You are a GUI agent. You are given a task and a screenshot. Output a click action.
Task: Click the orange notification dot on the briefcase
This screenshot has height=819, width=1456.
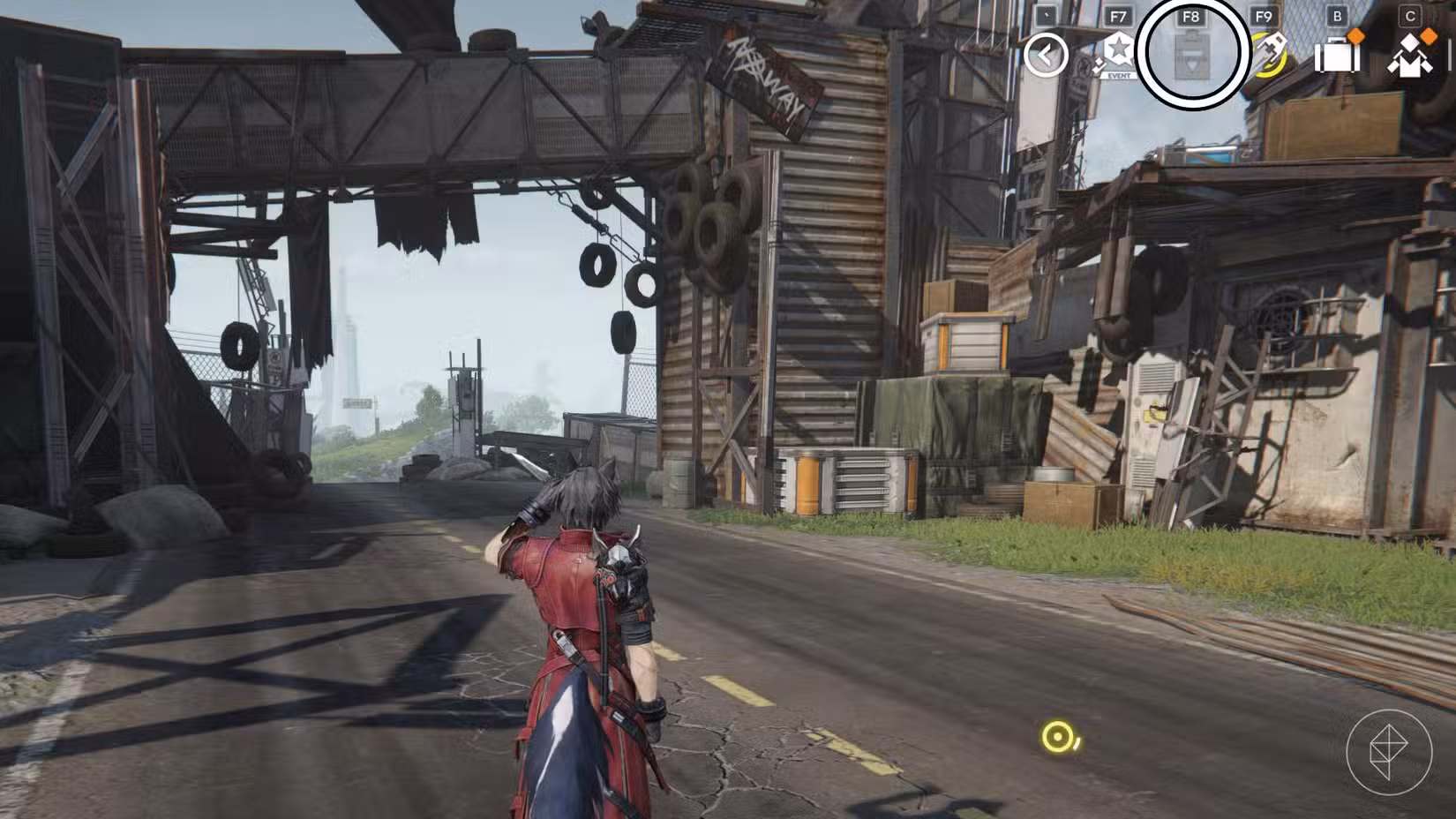[x=1355, y=36]
